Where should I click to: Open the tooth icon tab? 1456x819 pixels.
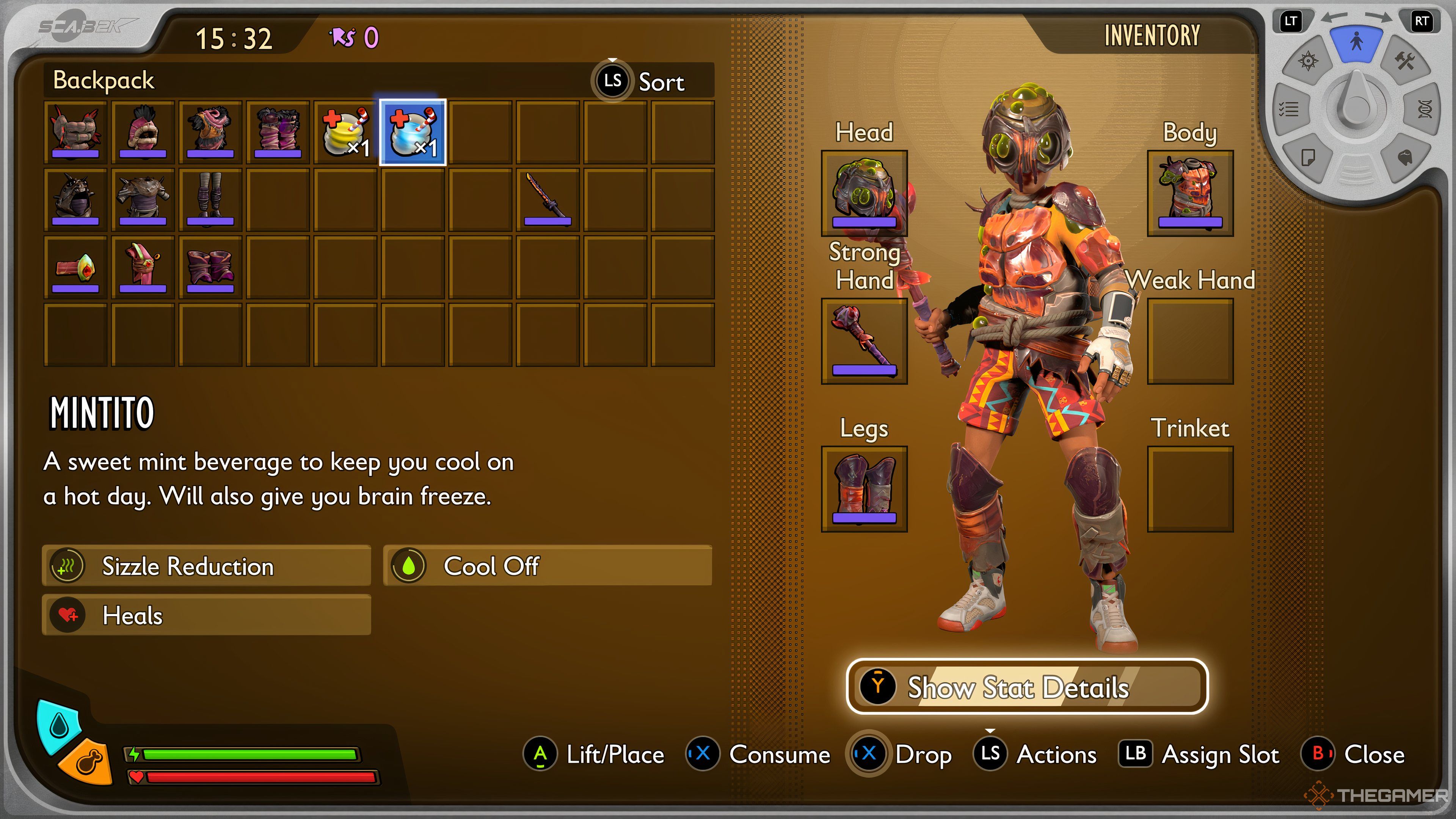[x=1405, y=157]
